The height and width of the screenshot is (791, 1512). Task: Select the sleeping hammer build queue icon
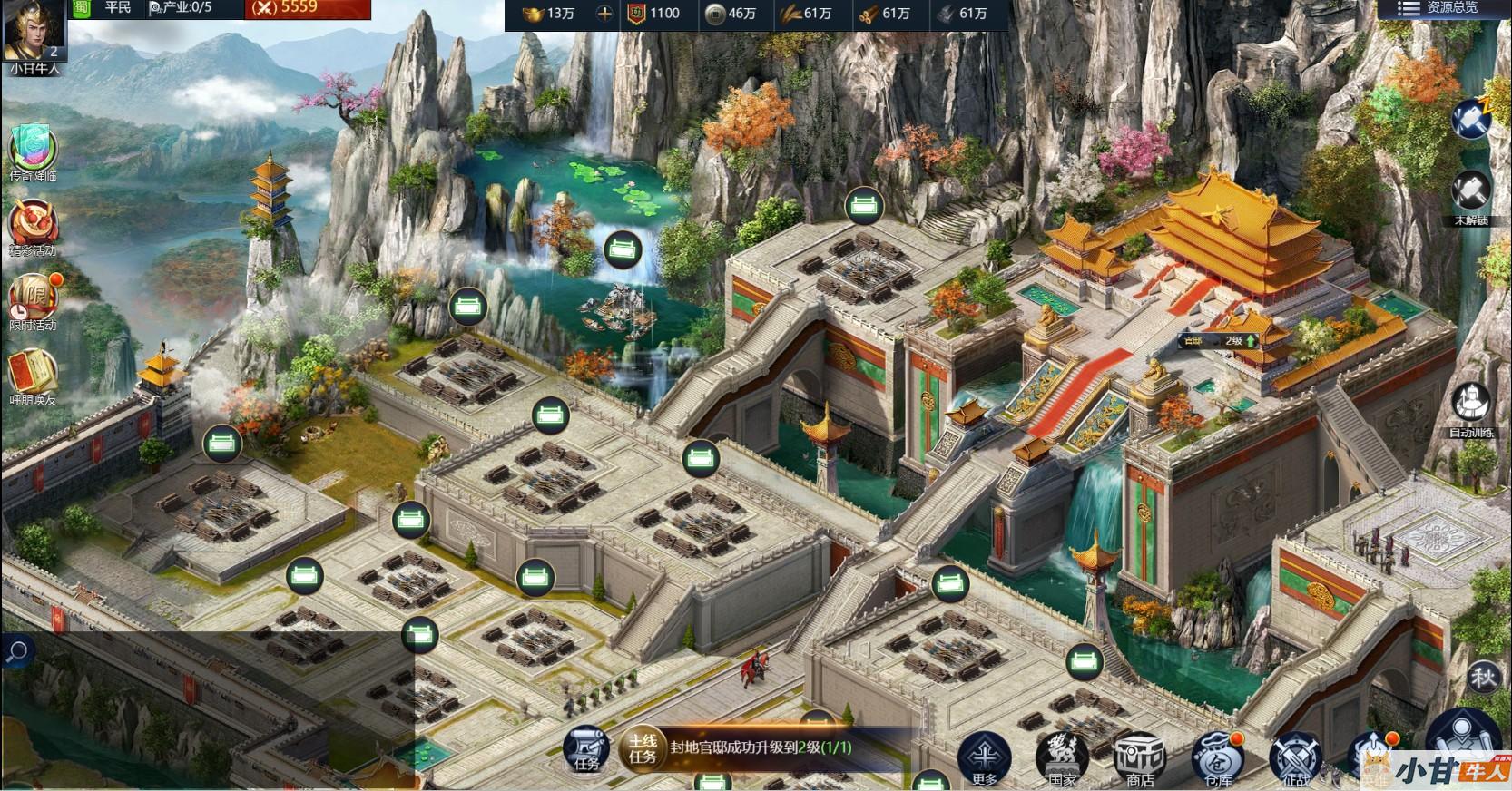point(1470,119)
